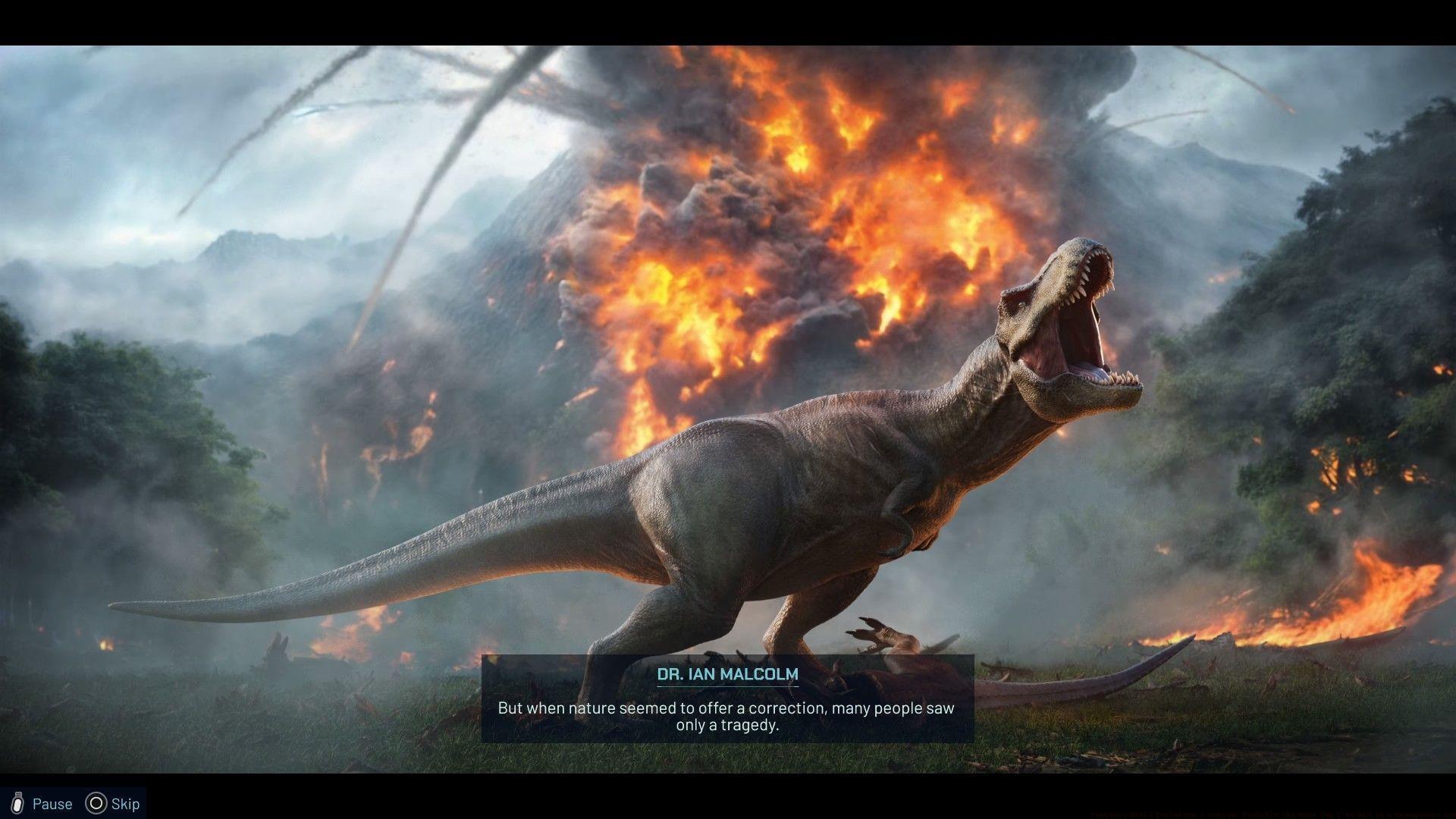Click the Pause label text
This screenshot has height=819, width=1456.
52,804
